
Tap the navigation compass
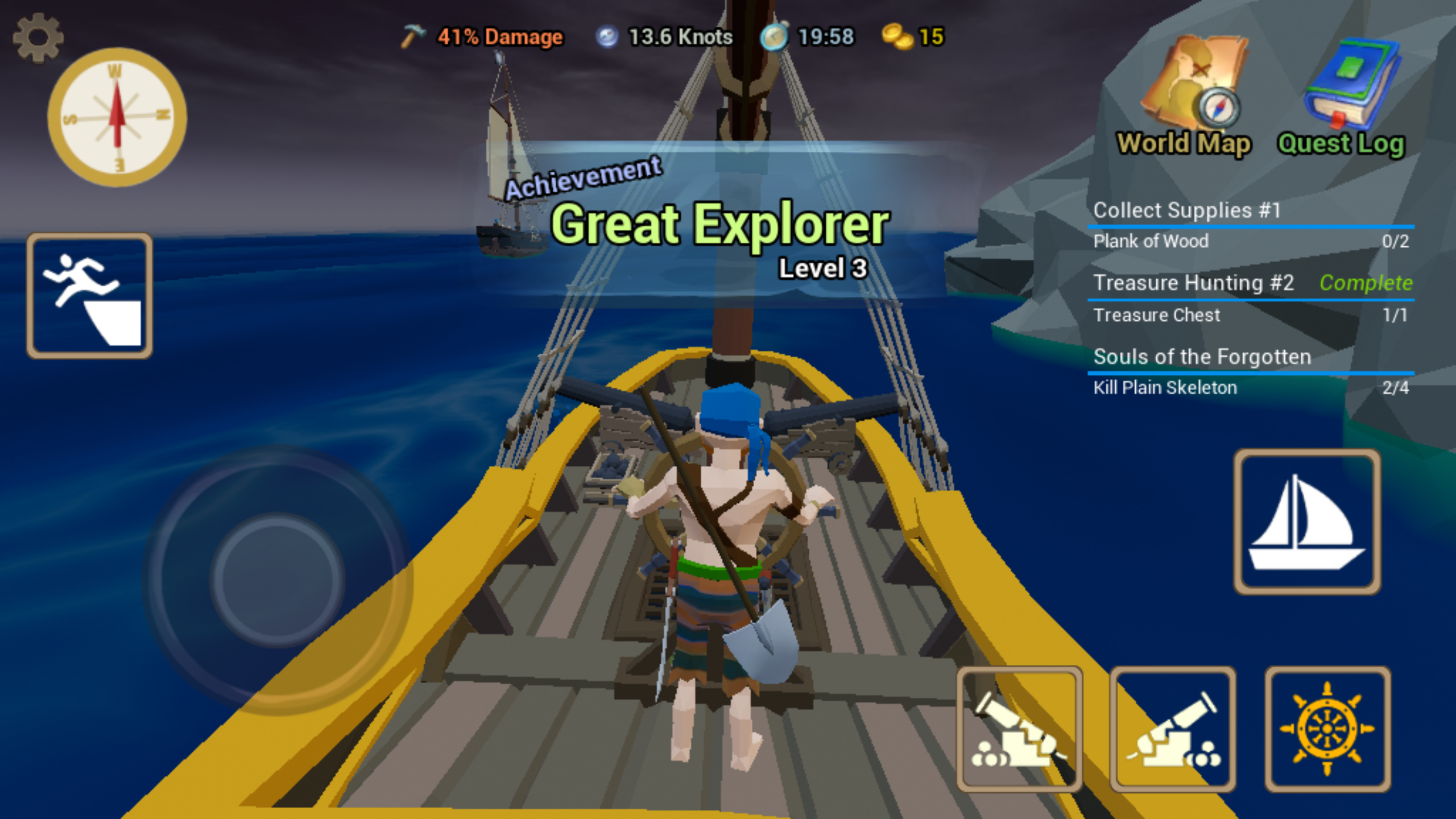coord(117,117)
